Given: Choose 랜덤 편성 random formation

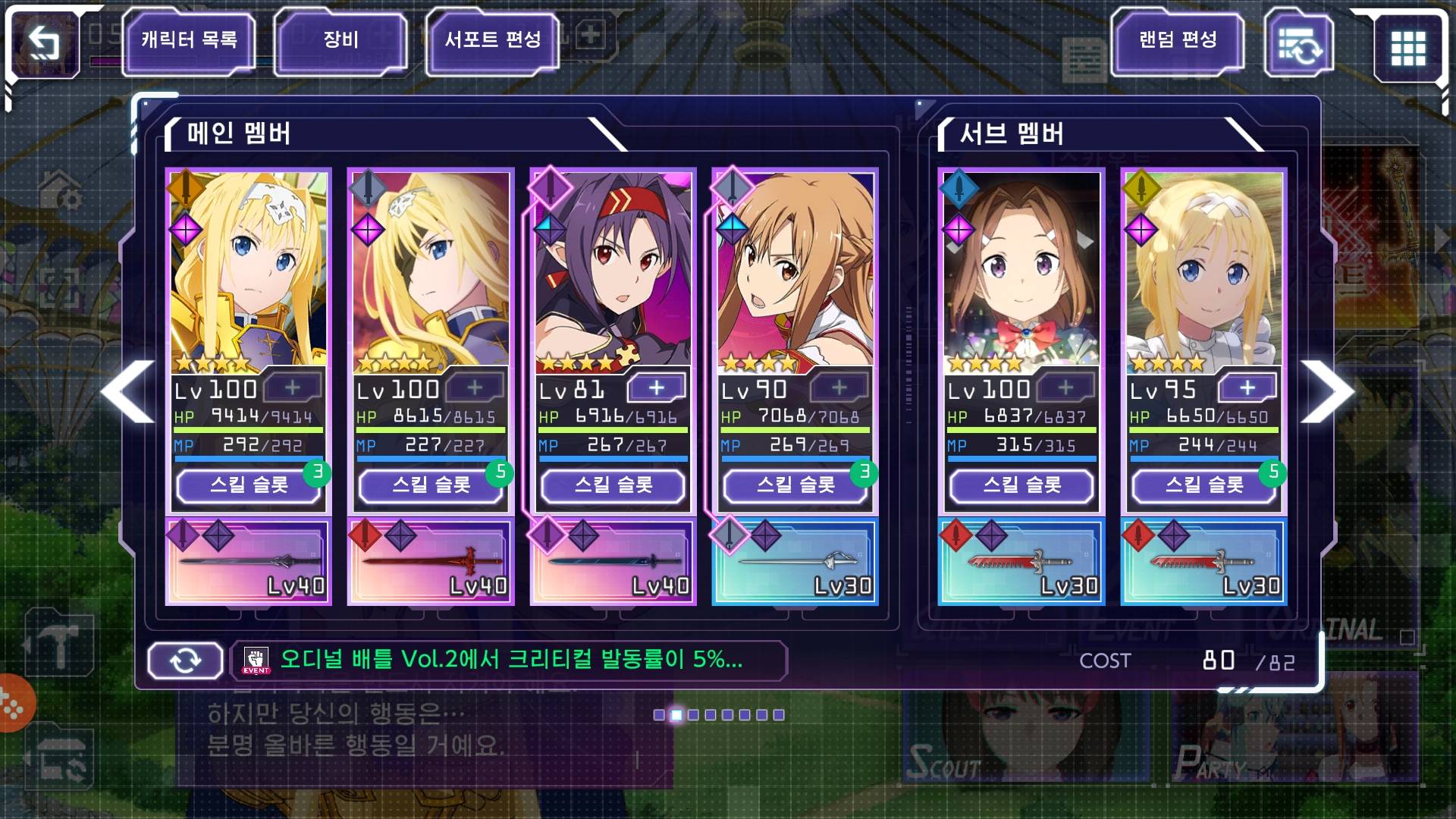Looking at the screenshot, I should point(1178,40).
